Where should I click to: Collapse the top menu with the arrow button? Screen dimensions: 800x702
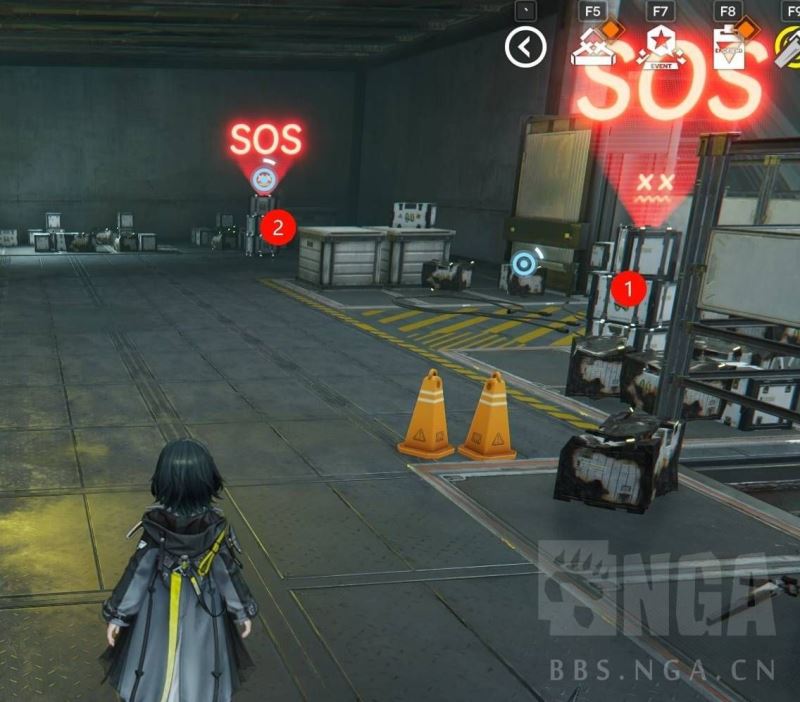tap(526, 47)
